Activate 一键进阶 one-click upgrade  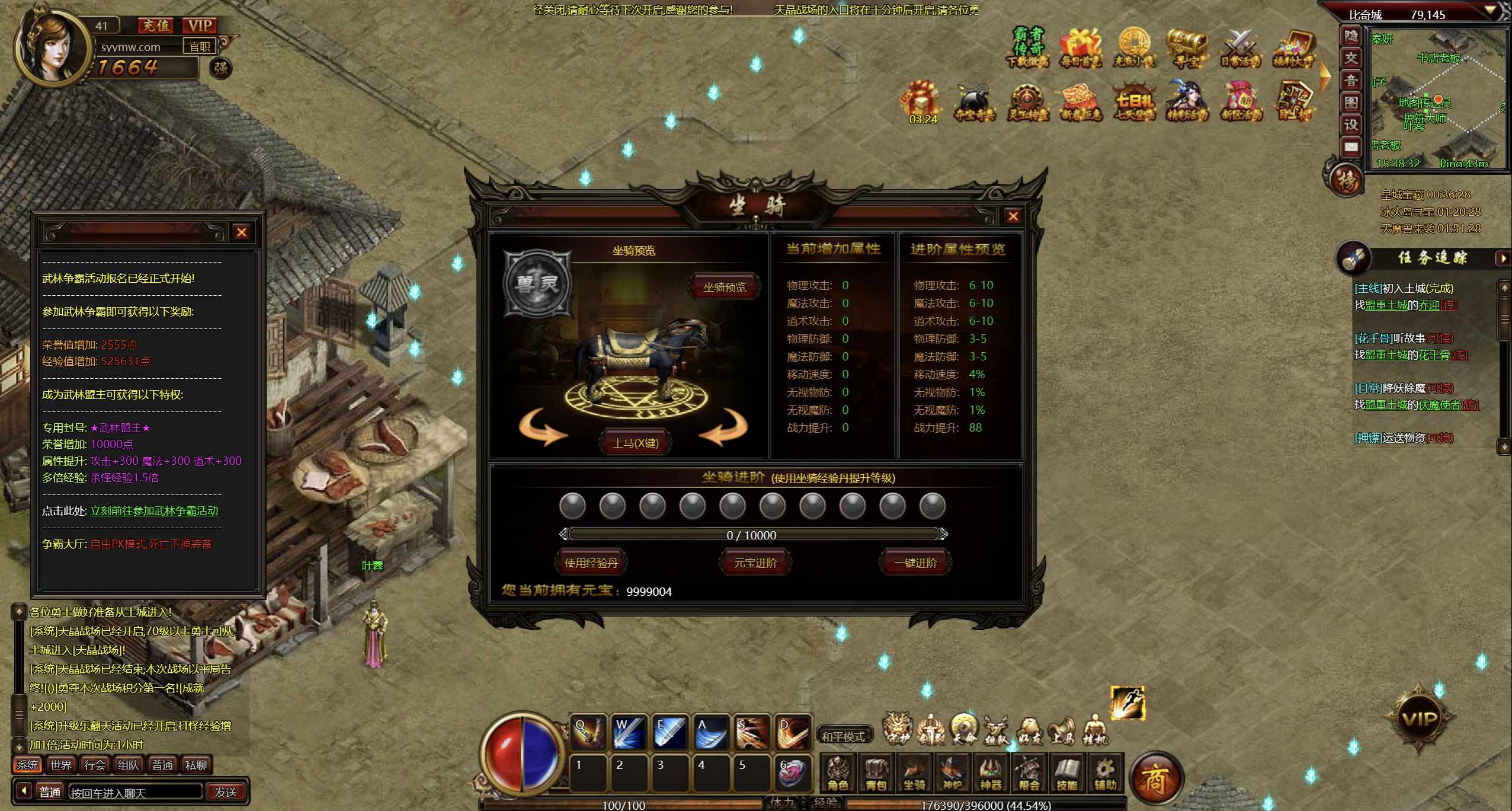point(915,563)
